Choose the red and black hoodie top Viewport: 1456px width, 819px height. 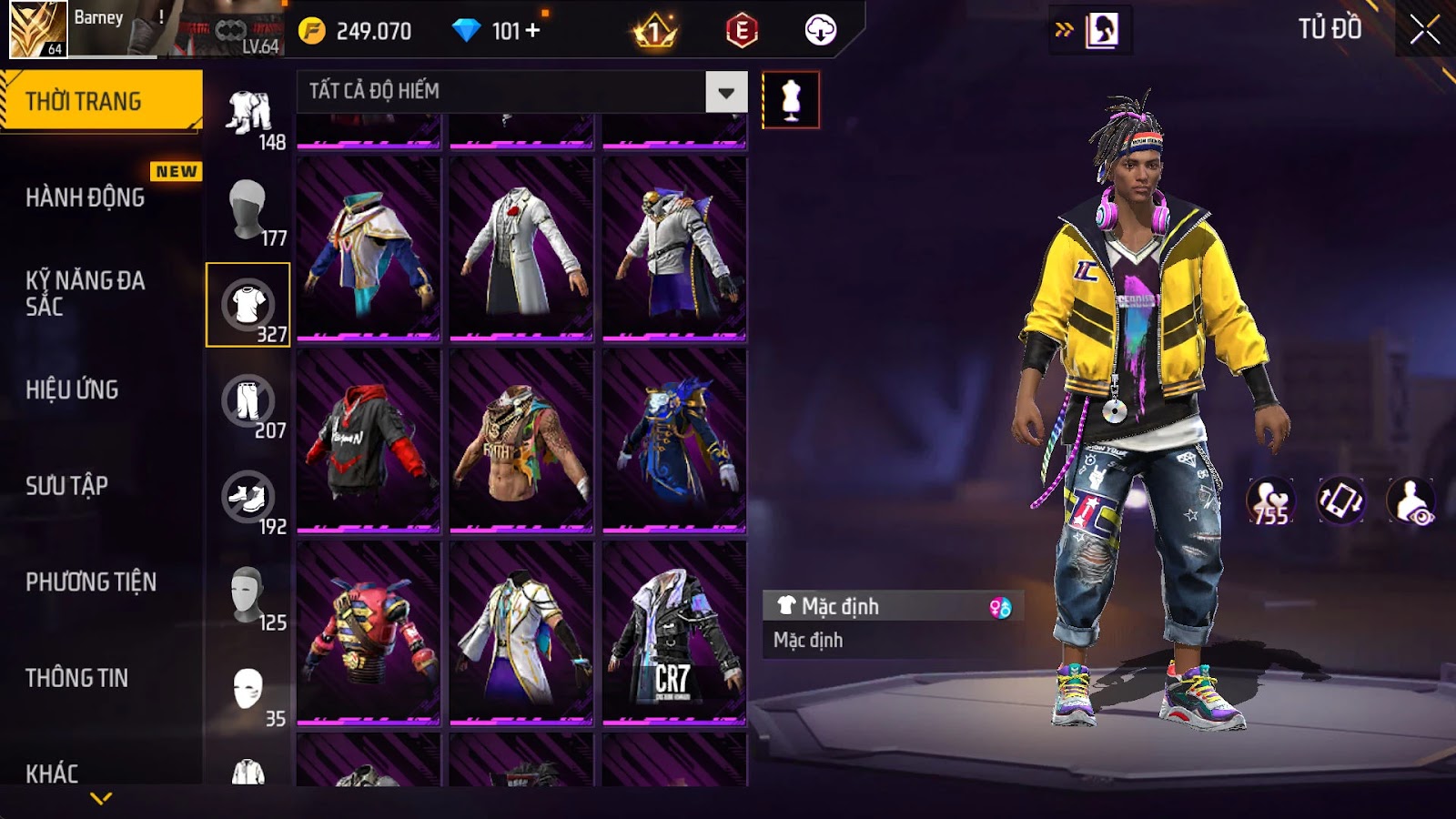pos(369,440)
